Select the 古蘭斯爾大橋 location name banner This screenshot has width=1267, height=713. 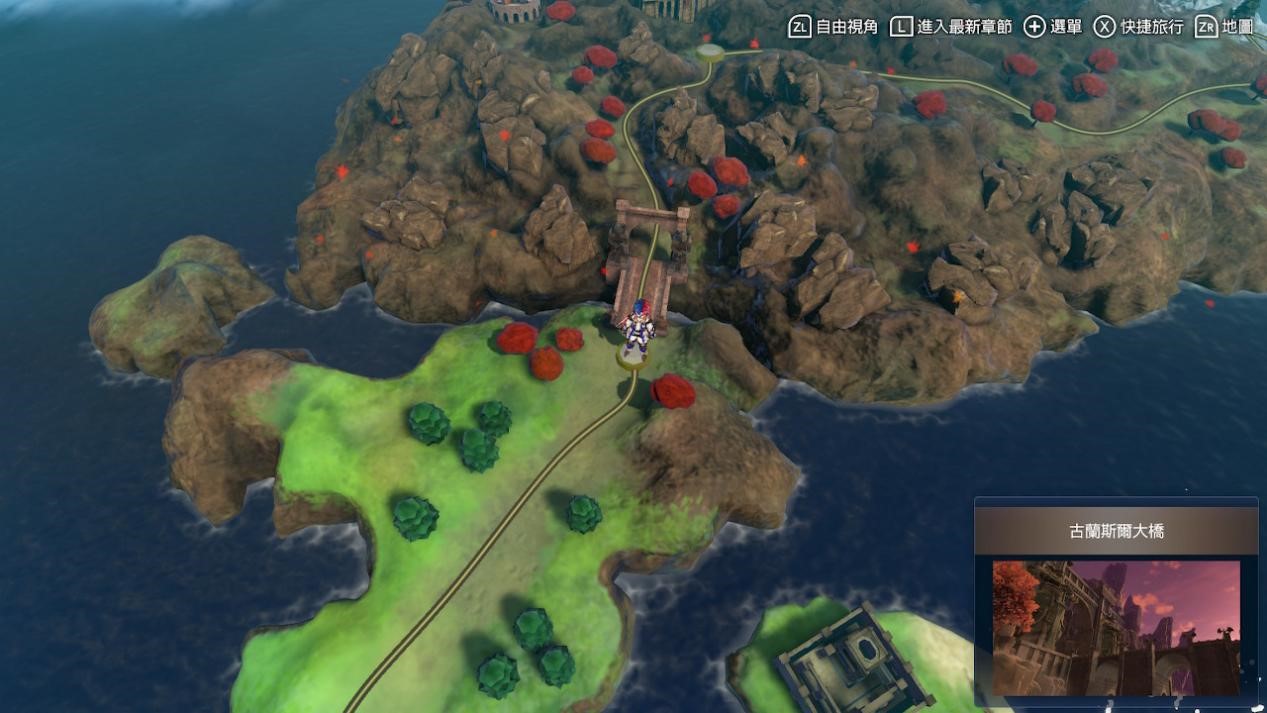[x=1116, y=531]
